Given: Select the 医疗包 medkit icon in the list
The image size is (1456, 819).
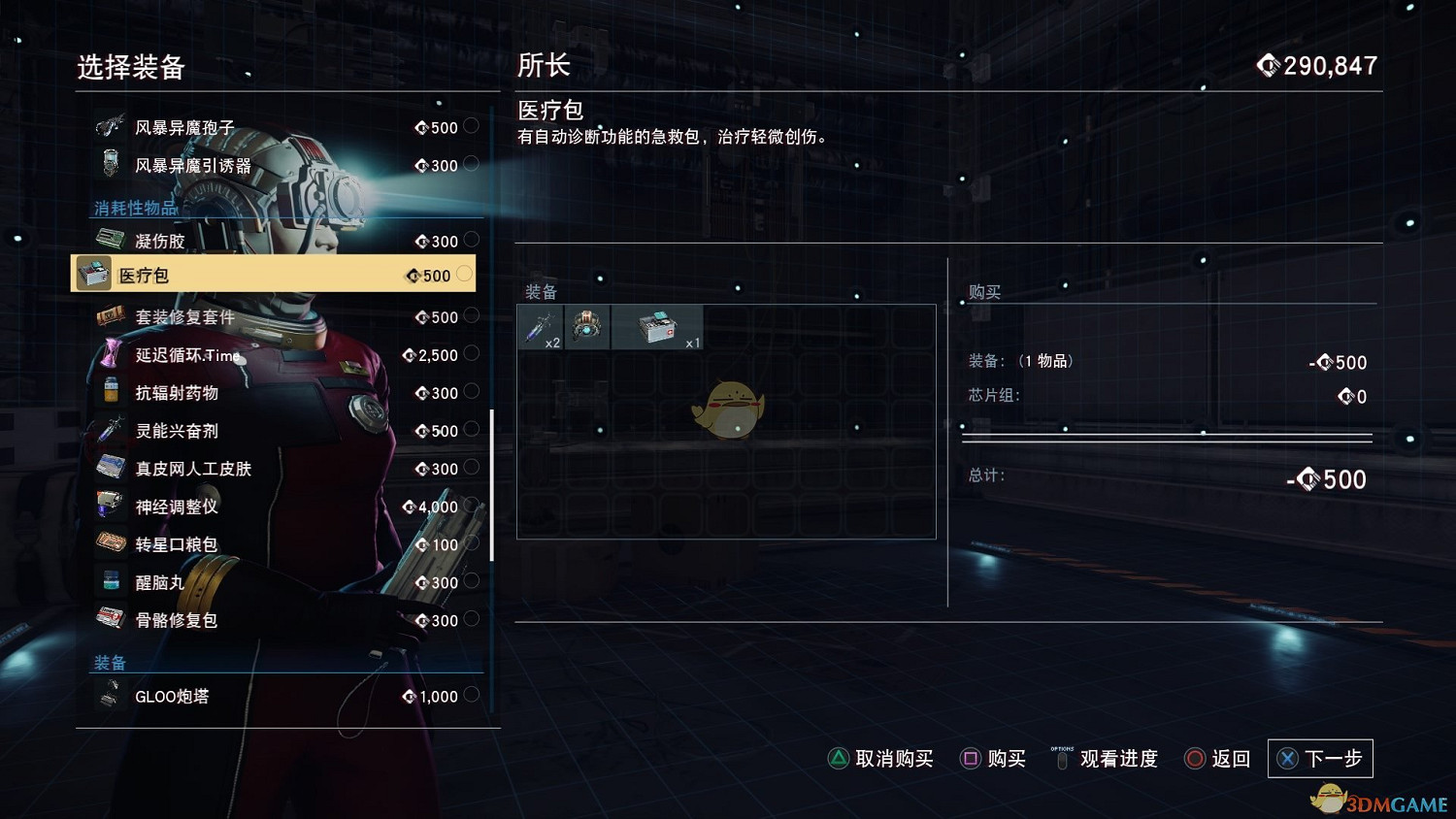Looking at the screenshot, I should pos(94,274).
